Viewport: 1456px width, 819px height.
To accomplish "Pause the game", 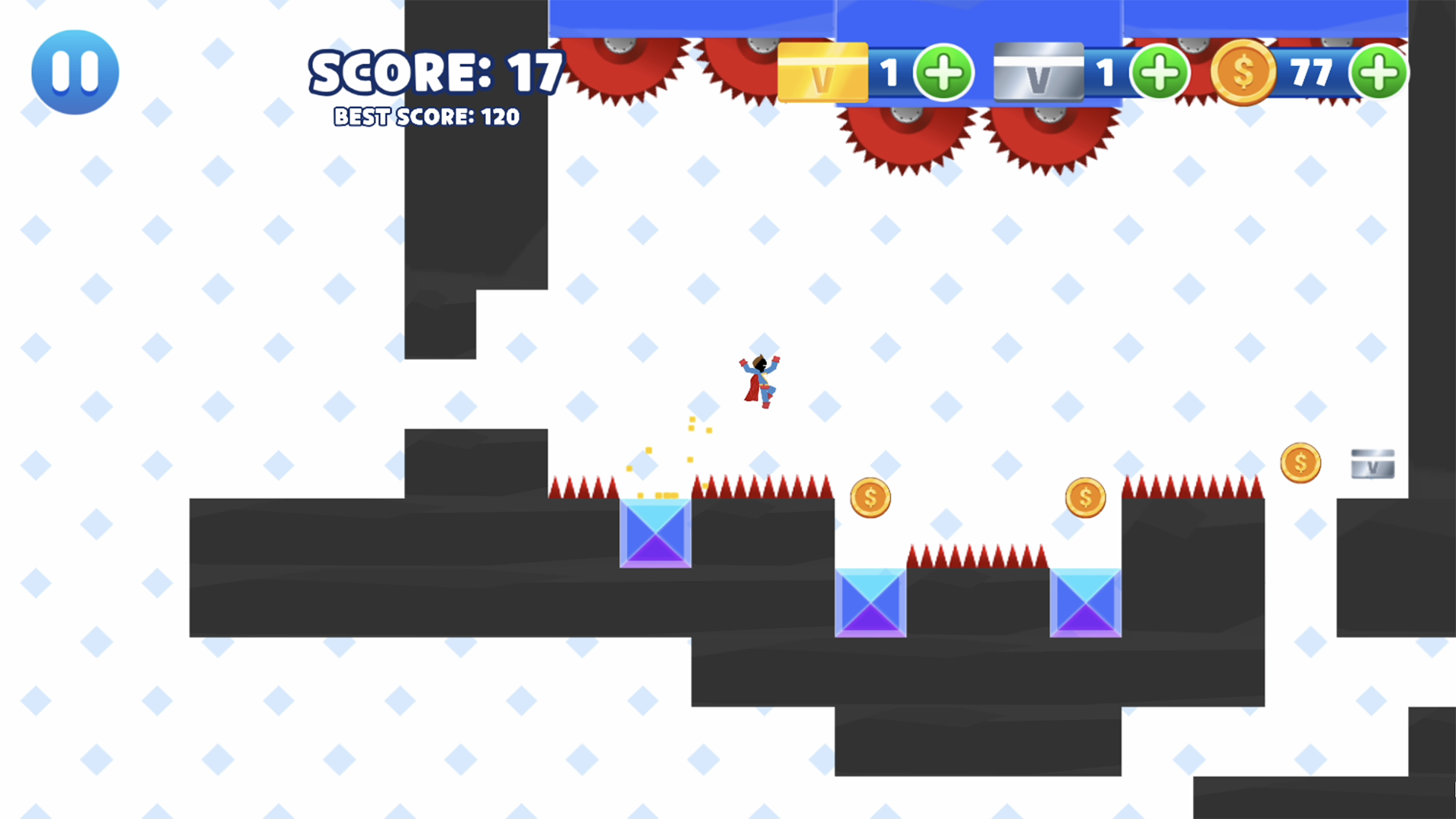I will 74,71.
